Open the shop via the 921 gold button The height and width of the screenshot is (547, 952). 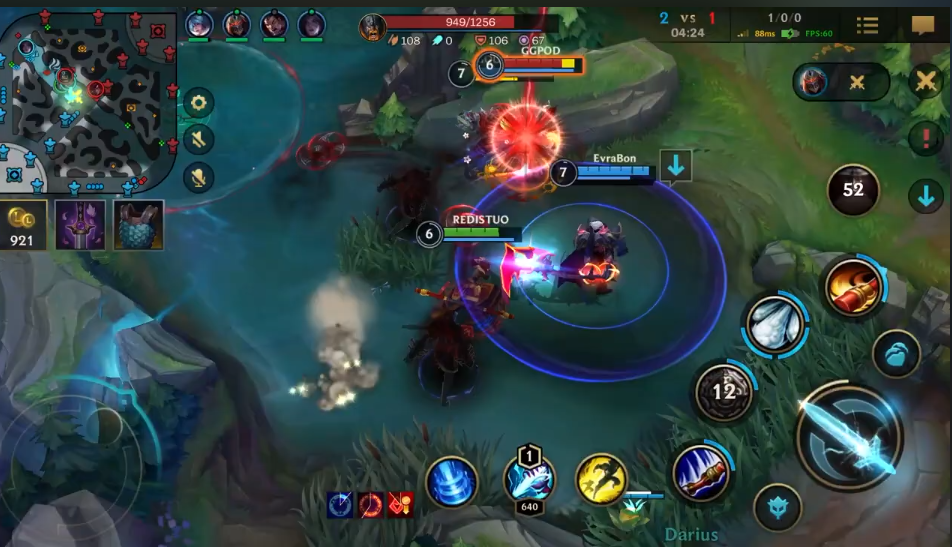22,225
